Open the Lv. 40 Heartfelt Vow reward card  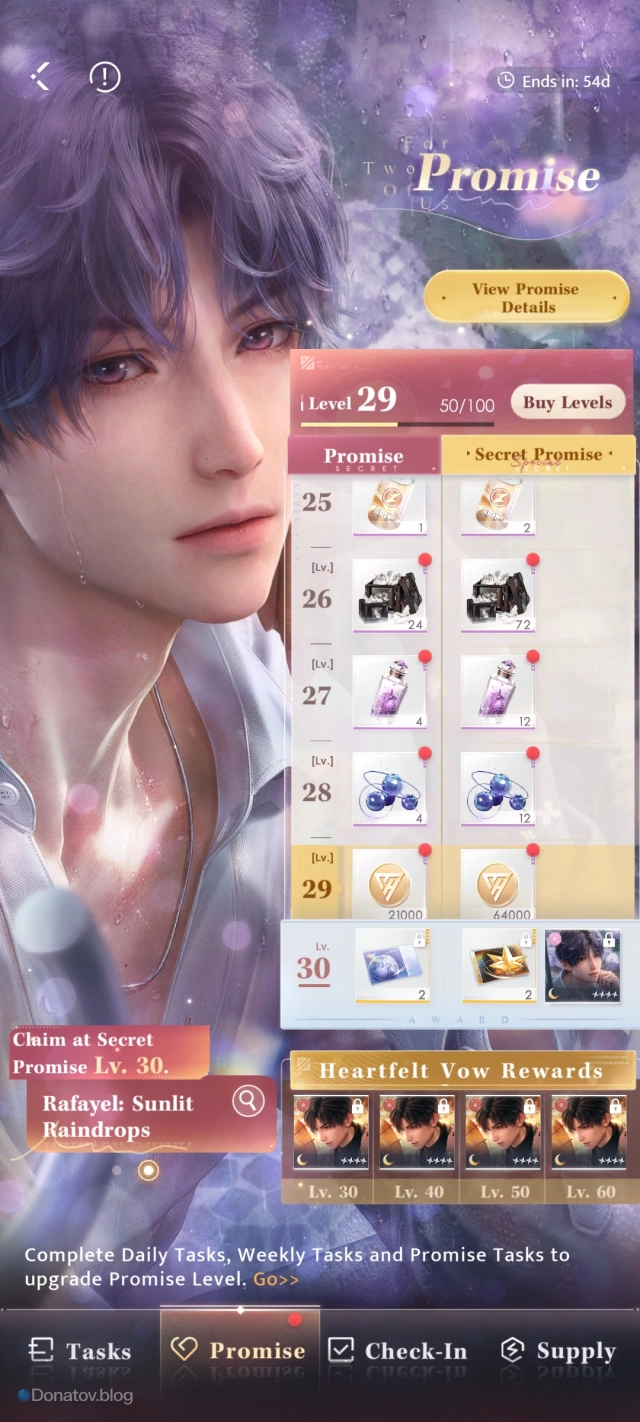[x=416, y=1135]
